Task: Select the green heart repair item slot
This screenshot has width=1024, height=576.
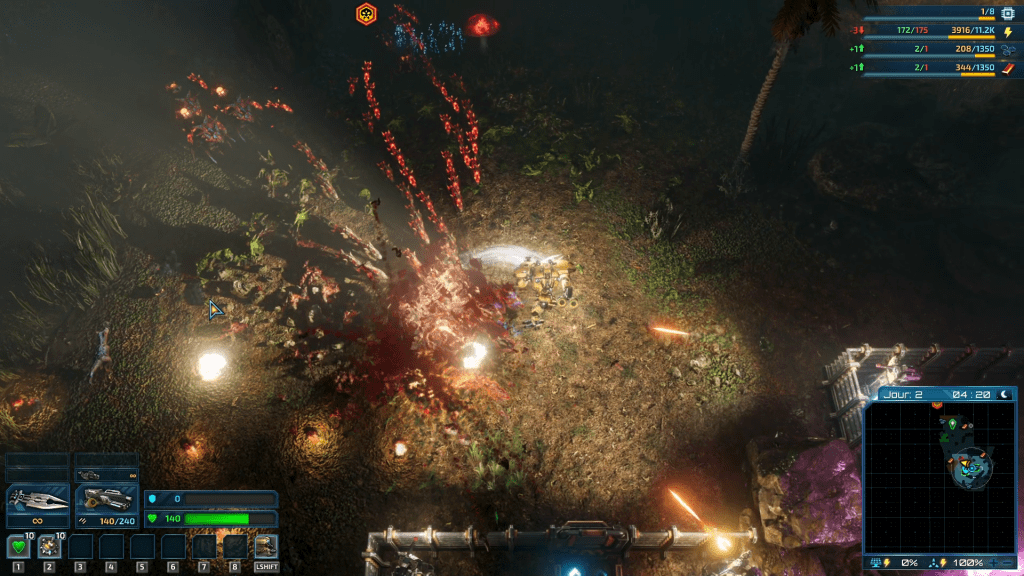Action: click(18, 546)
